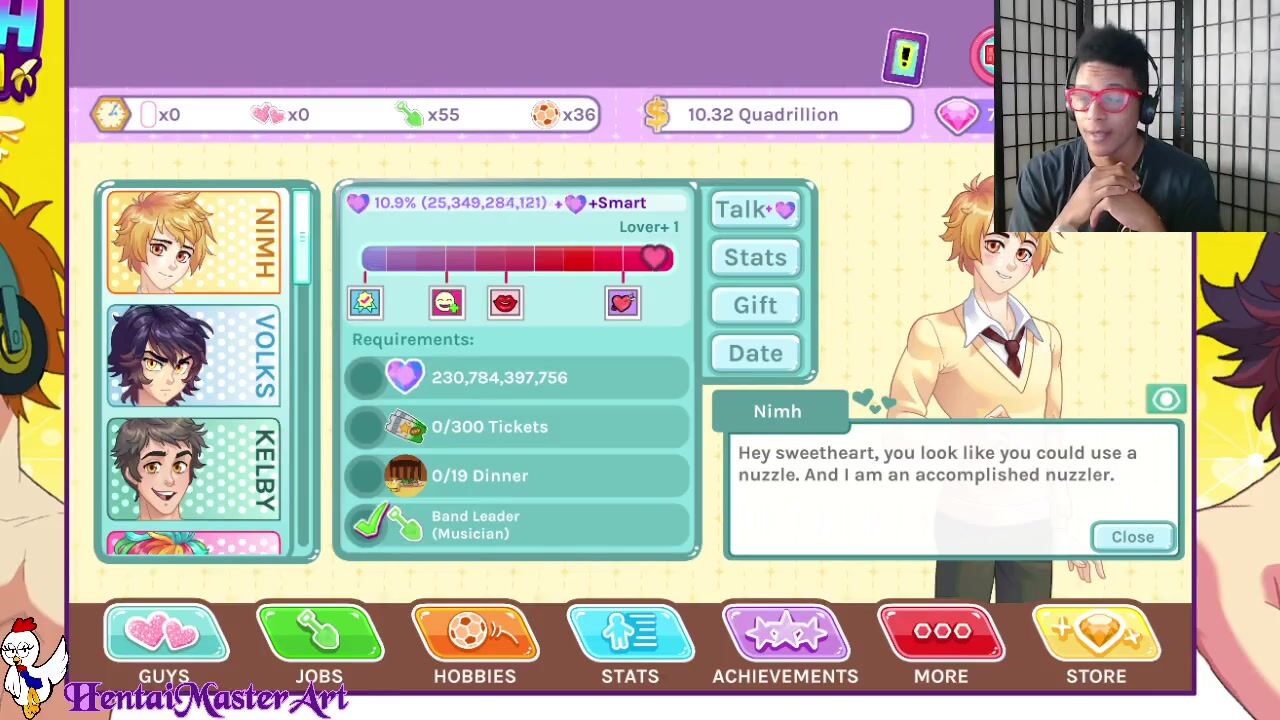Switch to the Jobs tab
Viewport: 1280px width, 720px height.
point(320,645)
